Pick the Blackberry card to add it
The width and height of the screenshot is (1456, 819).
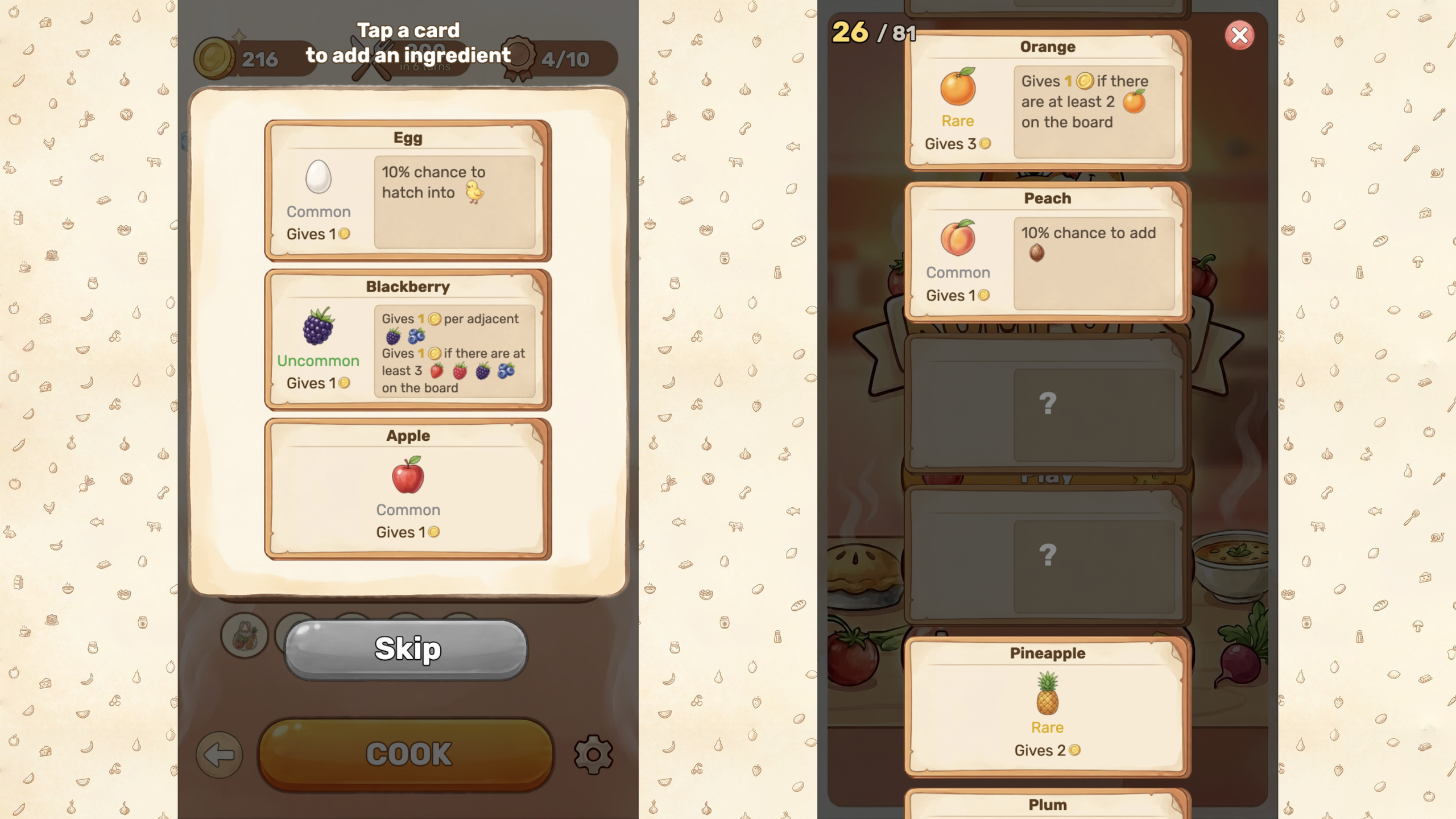[407, 338]
